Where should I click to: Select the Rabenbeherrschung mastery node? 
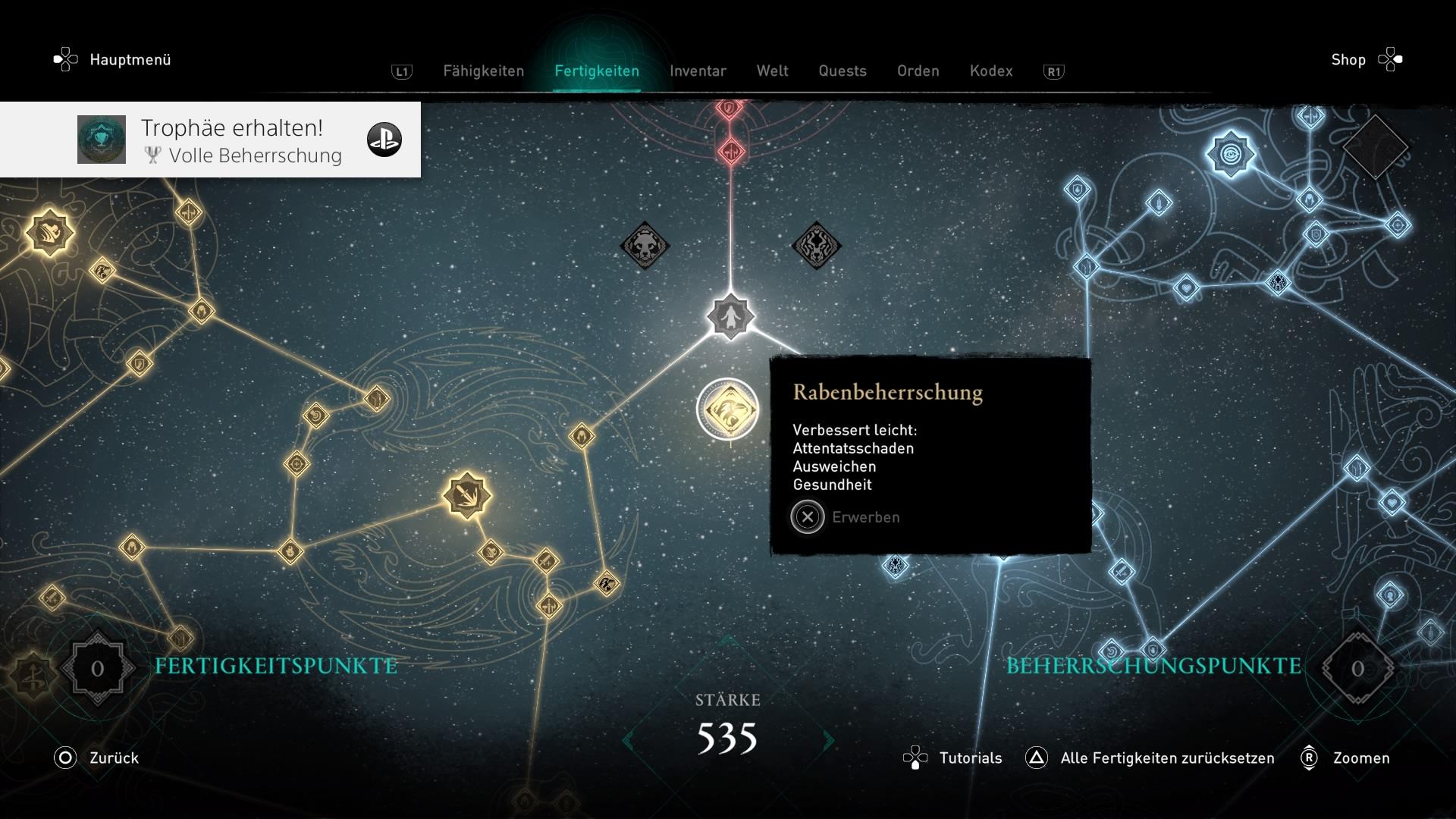[728, 409]
